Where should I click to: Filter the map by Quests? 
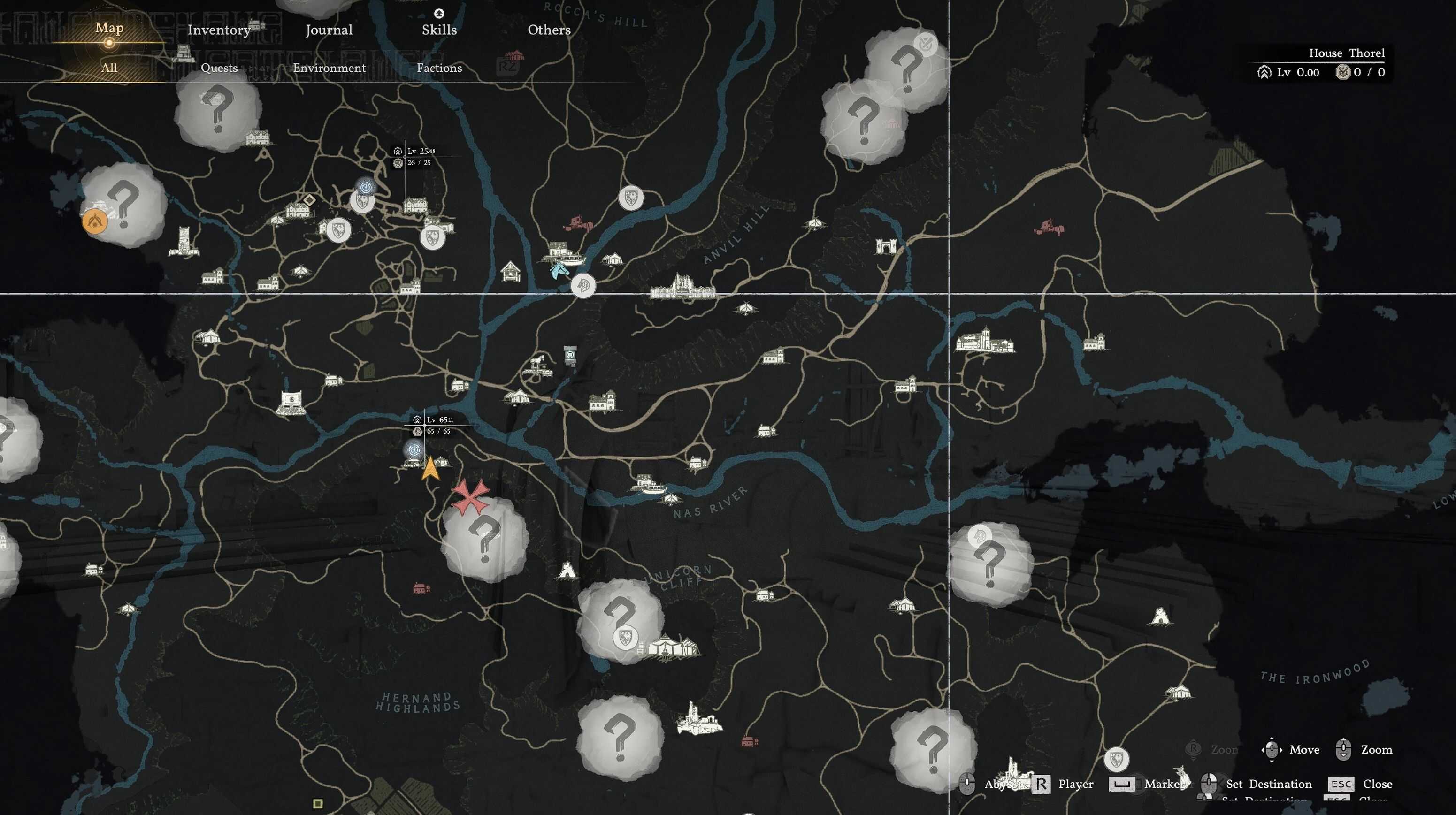[219, 68]
